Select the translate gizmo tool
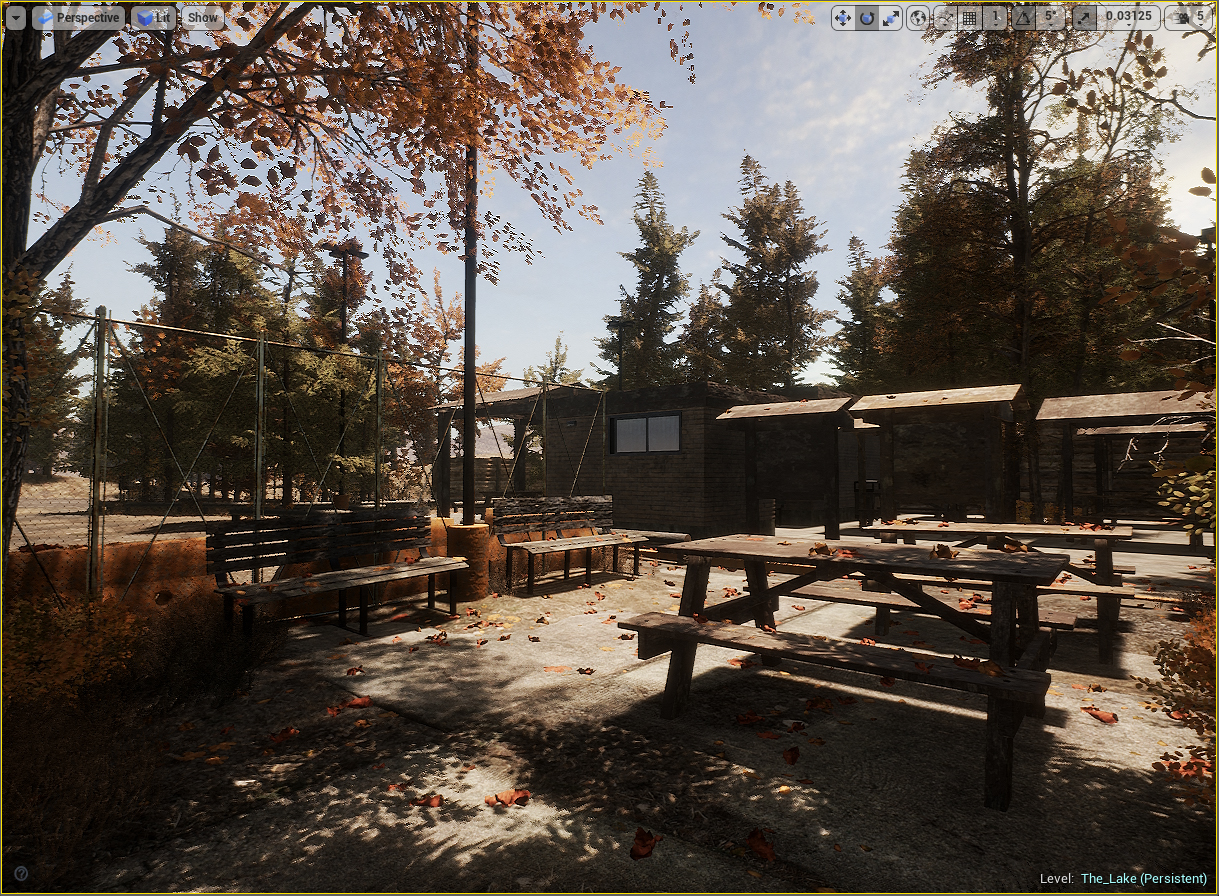The height and width of the screenshot is (896, 1219). click(x=843, y=17)
